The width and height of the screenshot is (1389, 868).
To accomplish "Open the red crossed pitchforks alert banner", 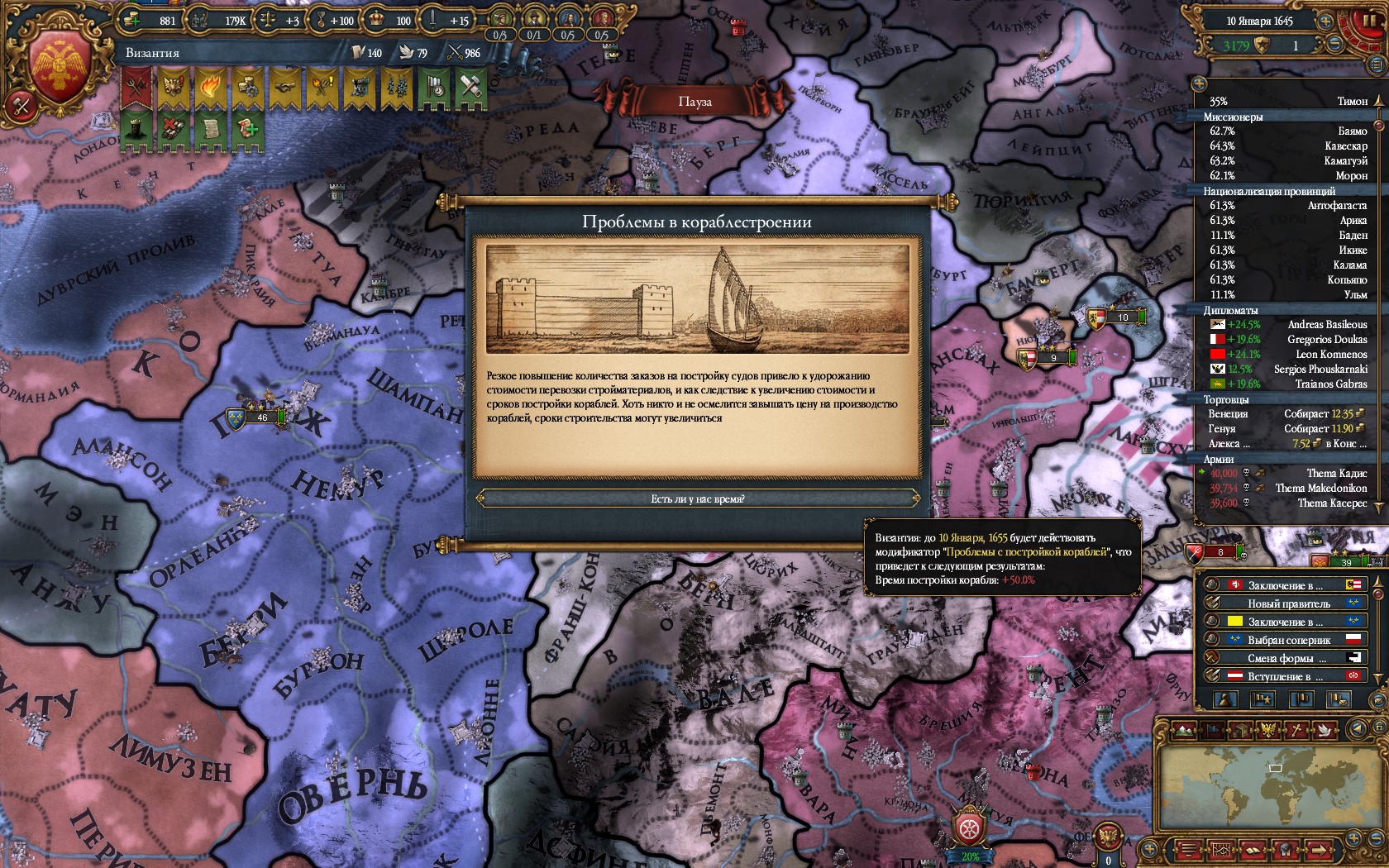I will click(x=136, y=87).
